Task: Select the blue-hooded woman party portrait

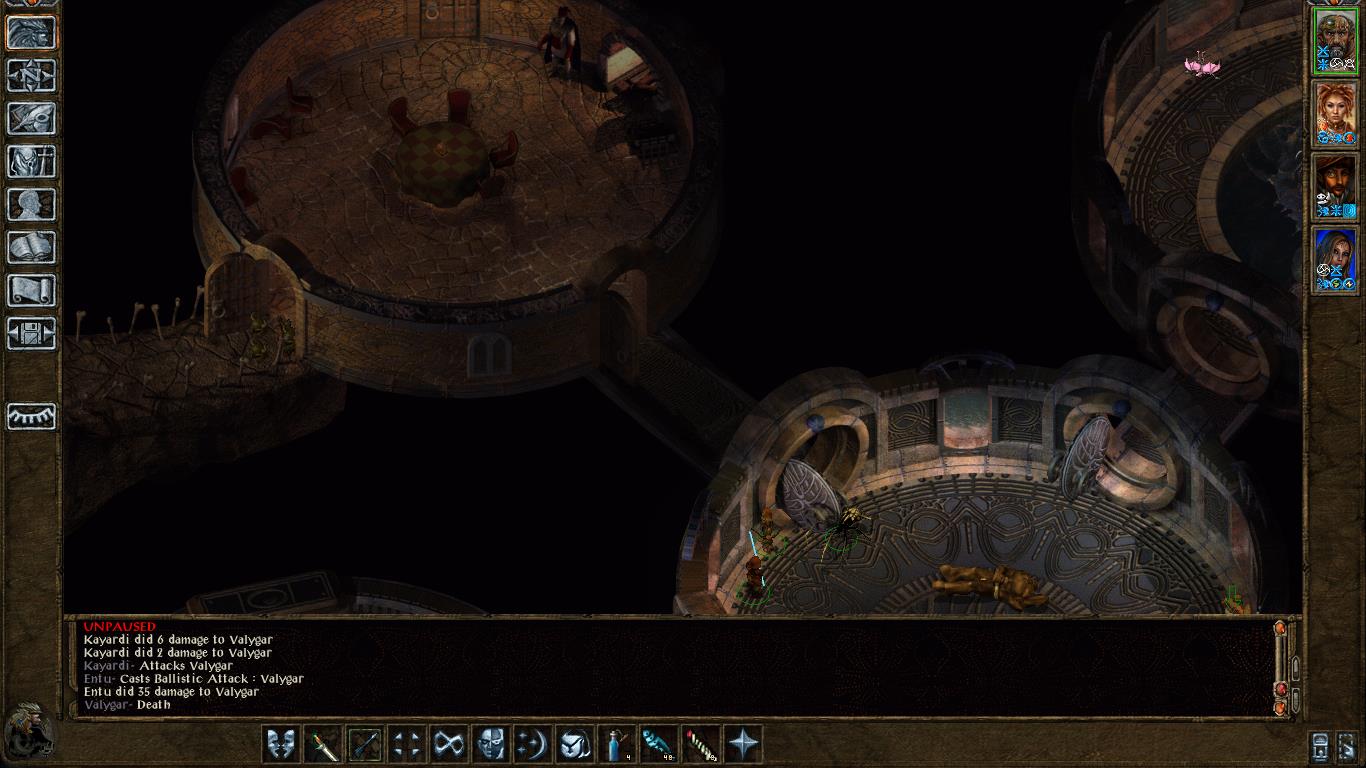Action: pos(1336,260)
